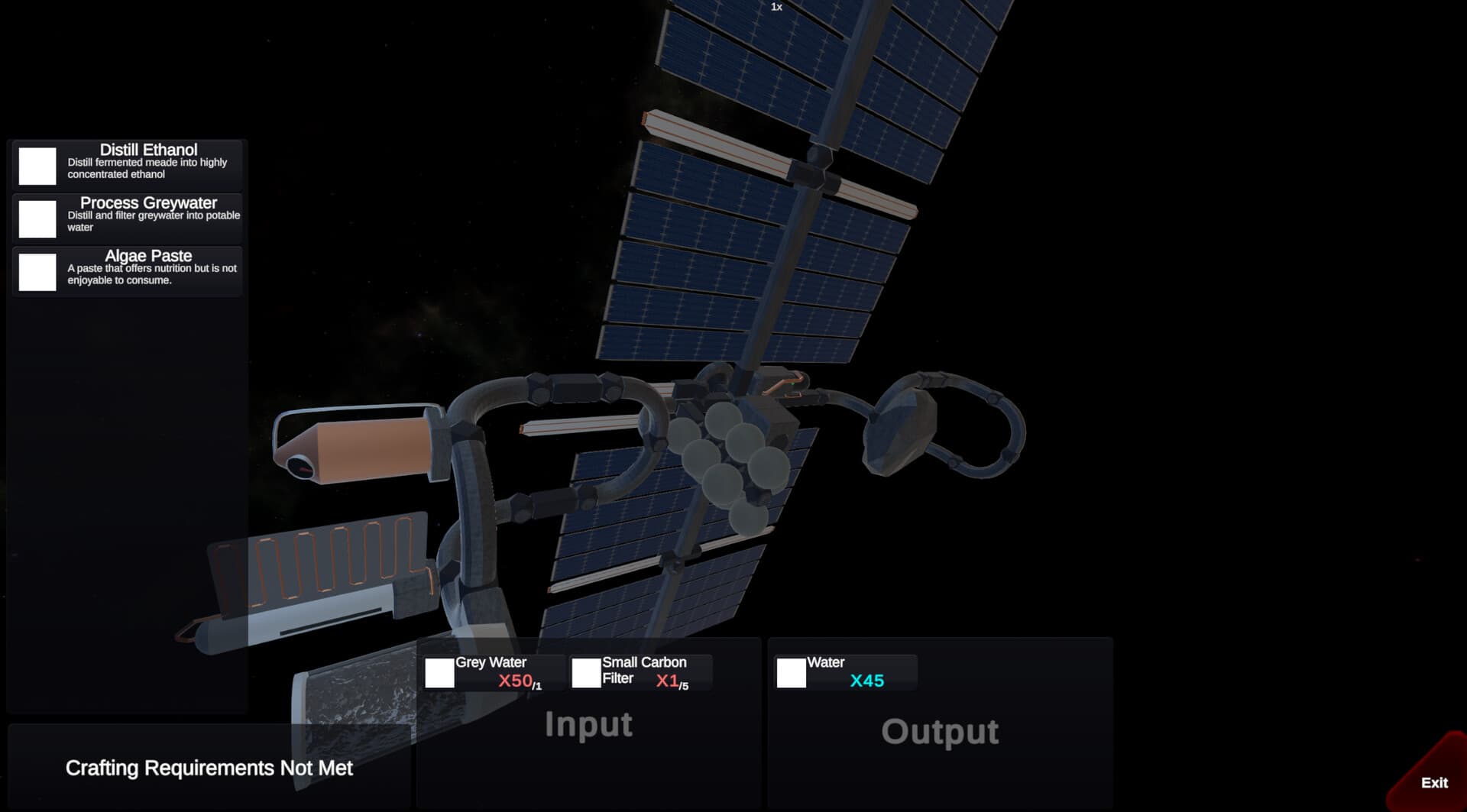
Task: Click the Crafting Requirements Not Met message
Action: tap(209, 768)
